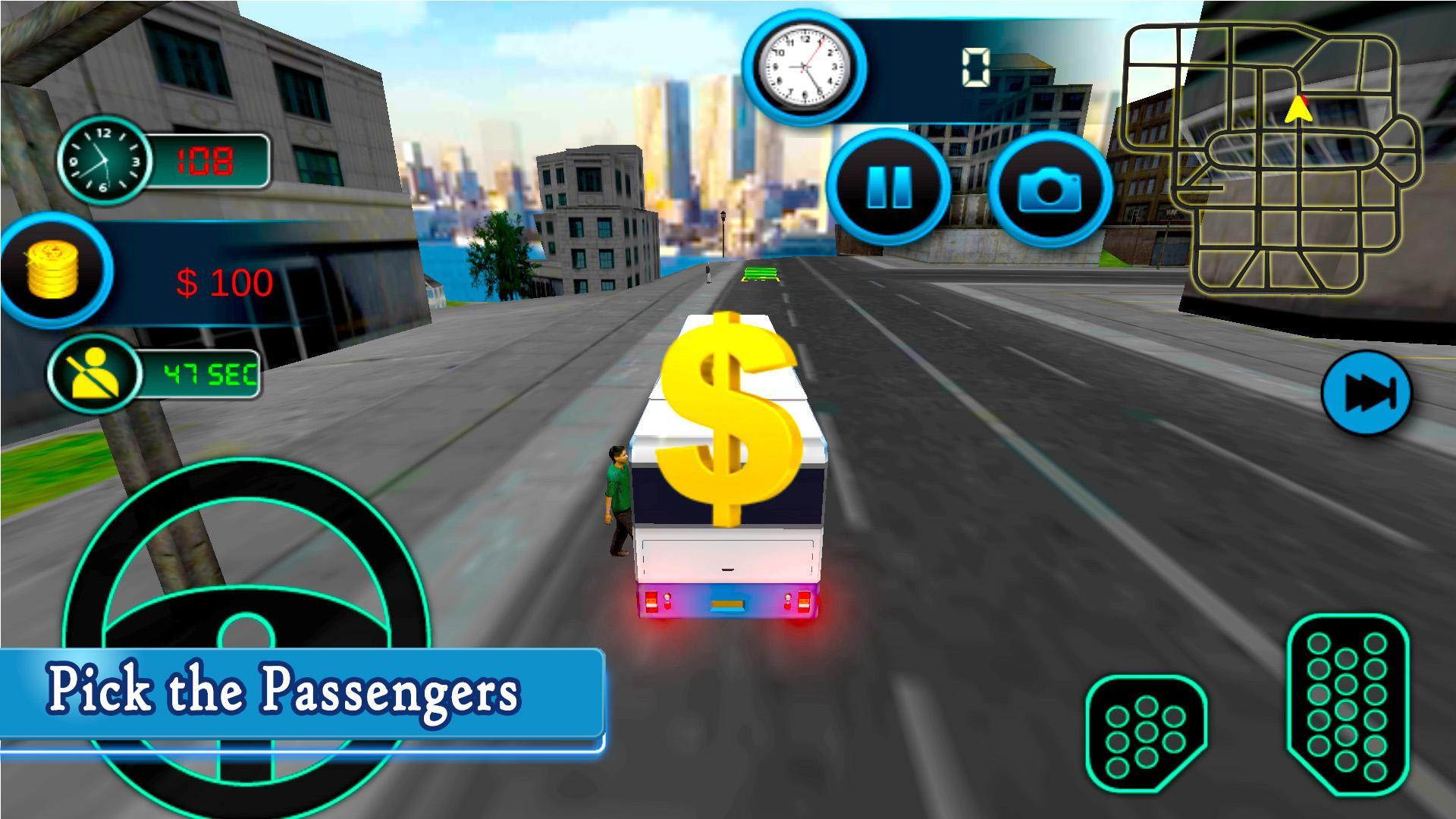Select the analog clock in the top HUD
This screenshot has width=1456, height=819.
click(806, 67)
